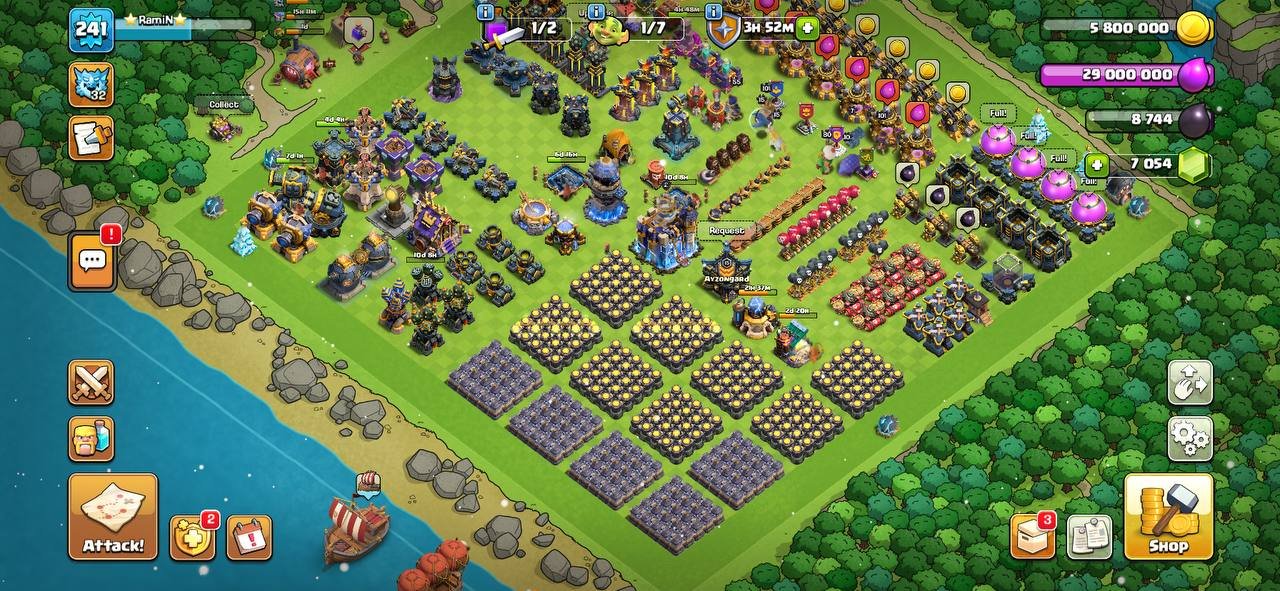Screen dimensions: 1280x591
Task: Open the events calendar icon
Action: pyautogui.click(x=249, y=538)
